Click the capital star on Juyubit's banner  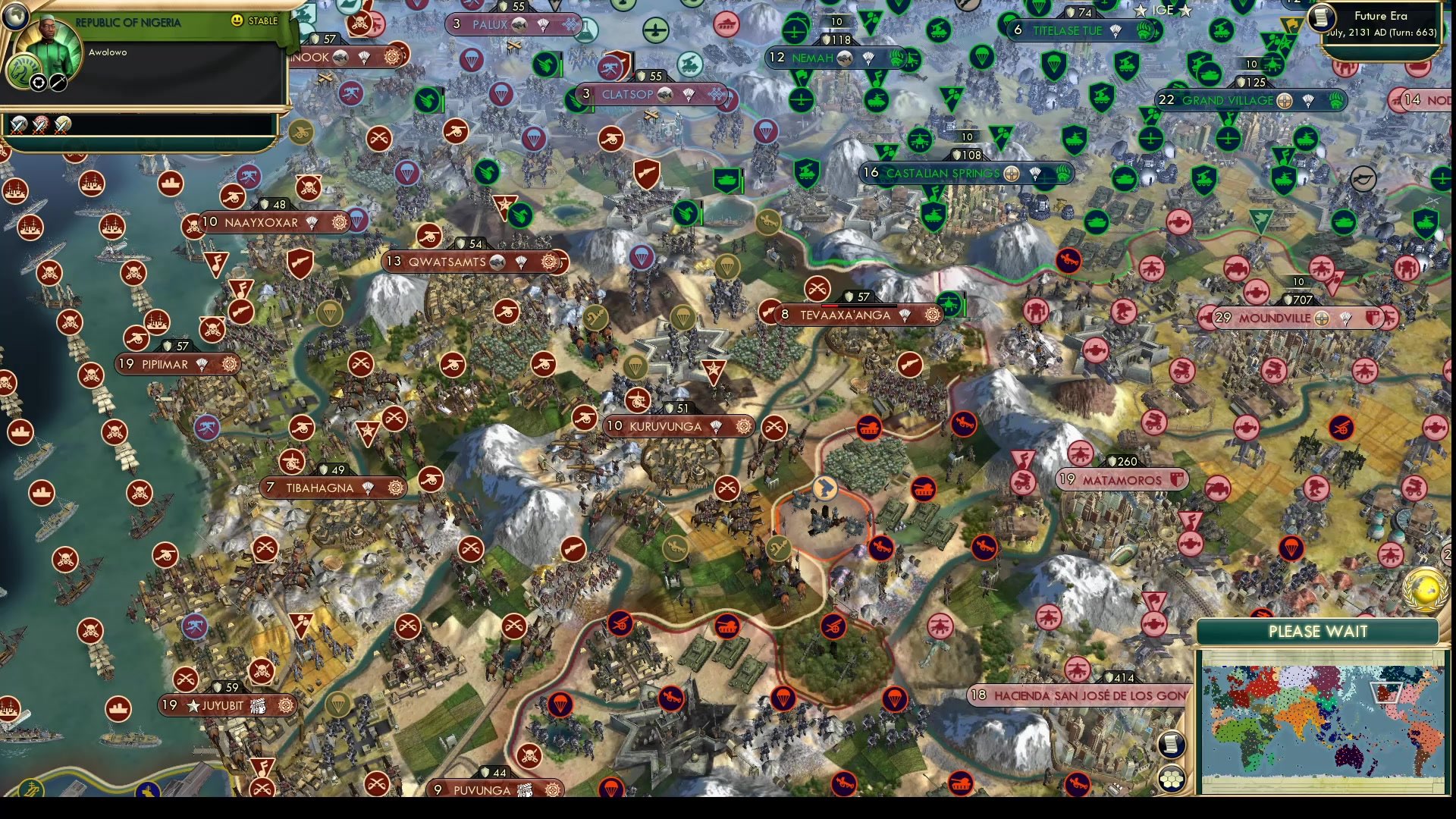(x=193, y=704)
